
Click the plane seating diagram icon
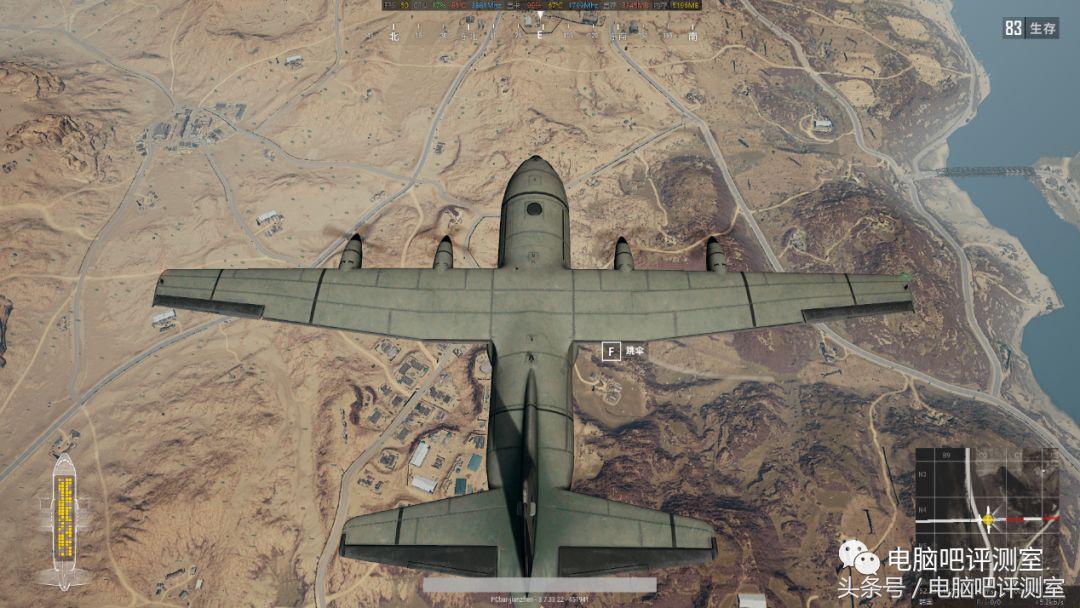coord(66,520)
